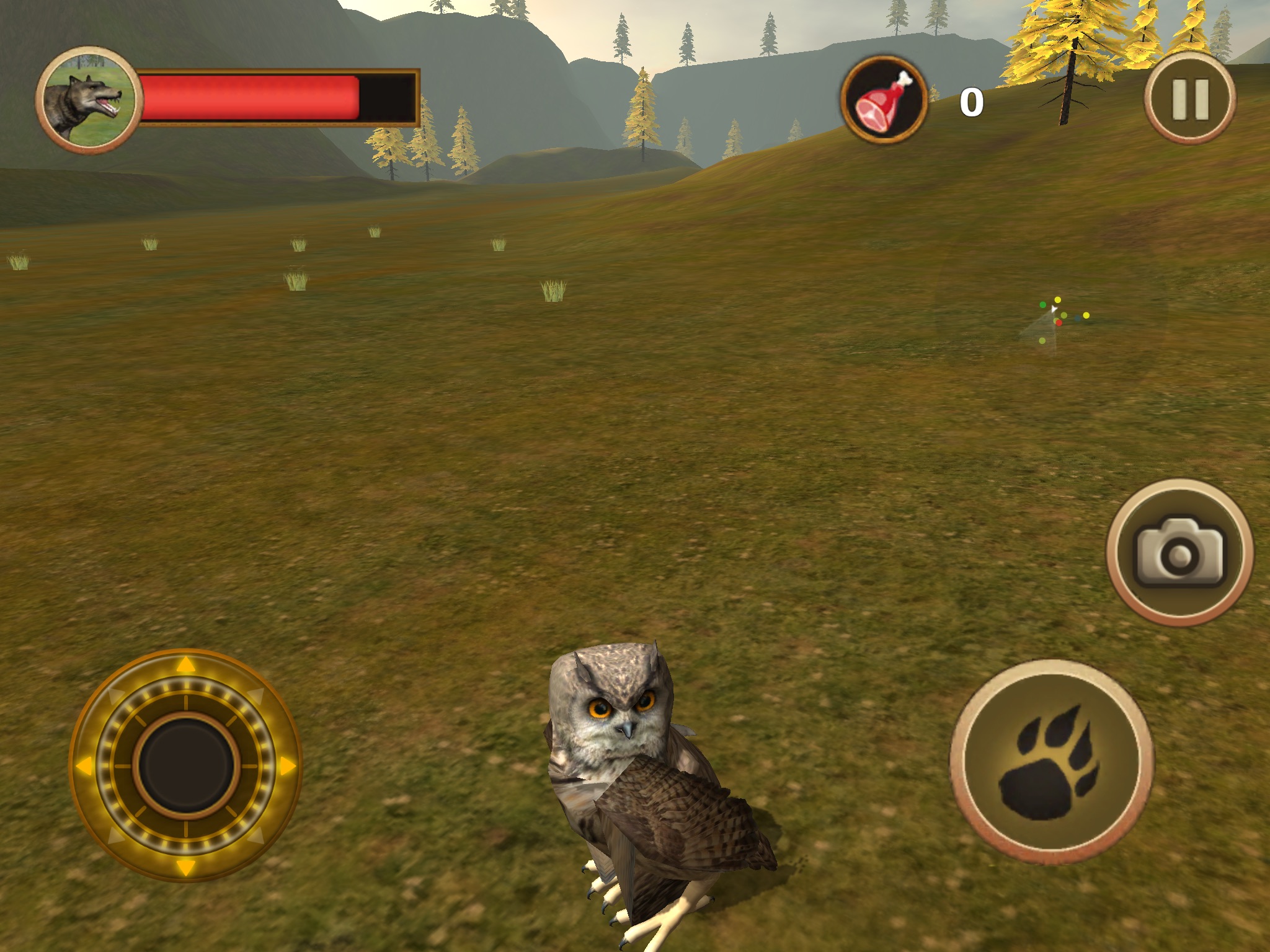The height and width of the screenshot is (952, 1270).
Task: Tap the dark center joystick knob
Action: 185,766
